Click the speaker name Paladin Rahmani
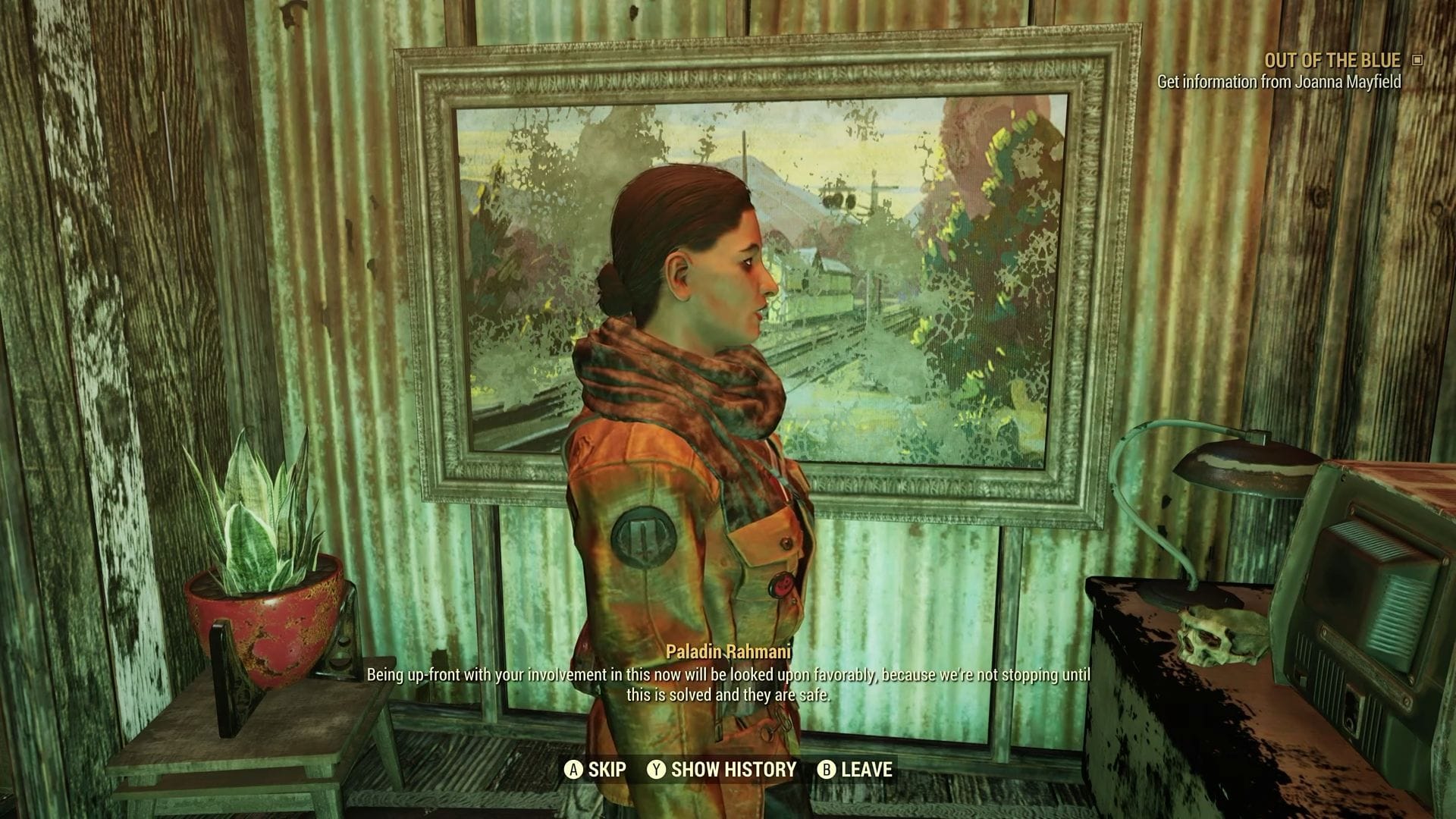This screenshot has width=1456, height=819. pyautogui.click(x=730, y=650)
